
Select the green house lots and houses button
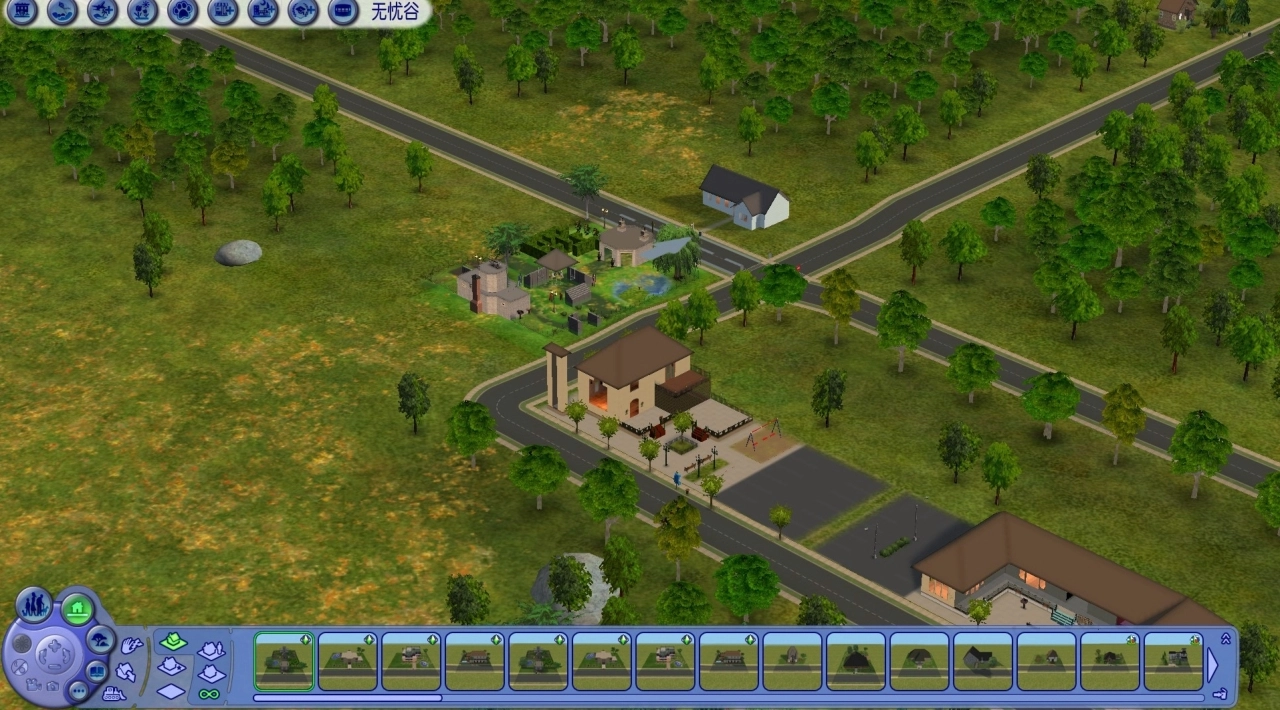coord(77,607)
